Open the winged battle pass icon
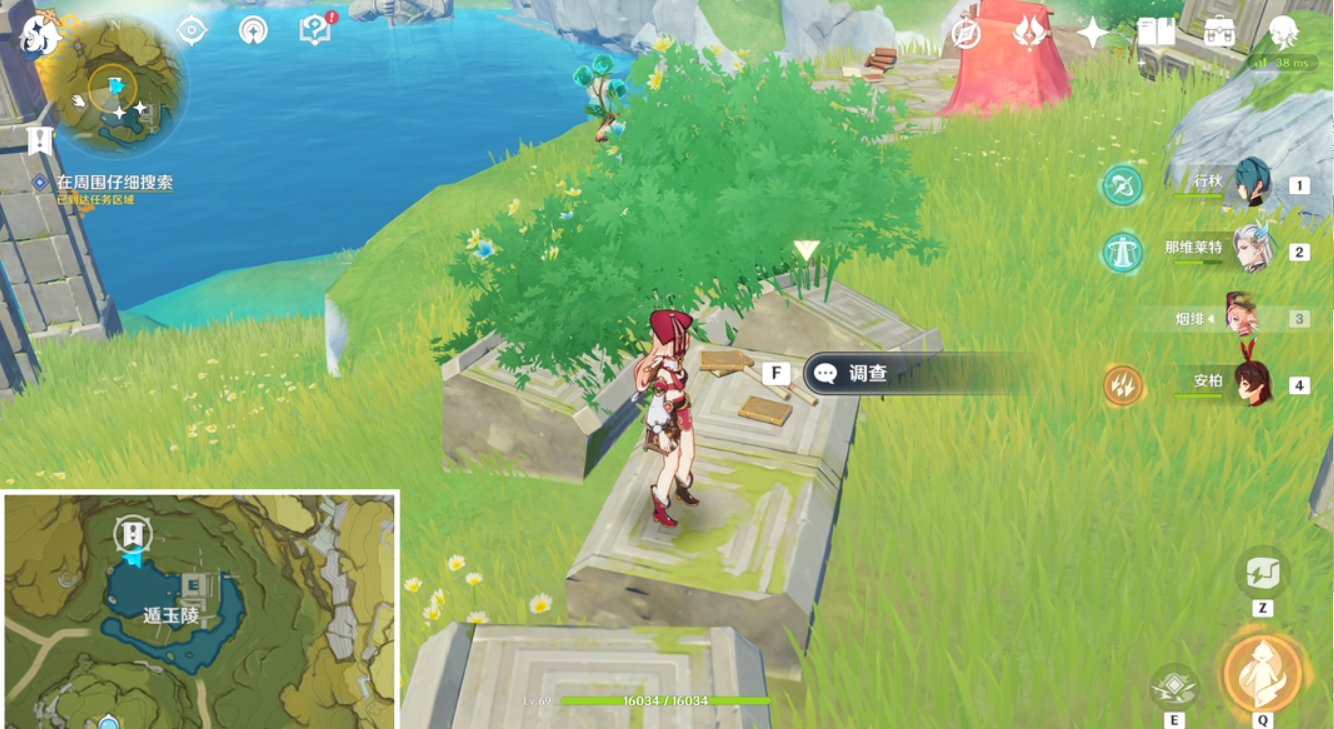The width and height of the screenshot is (1334, 729). [1028, 33]
